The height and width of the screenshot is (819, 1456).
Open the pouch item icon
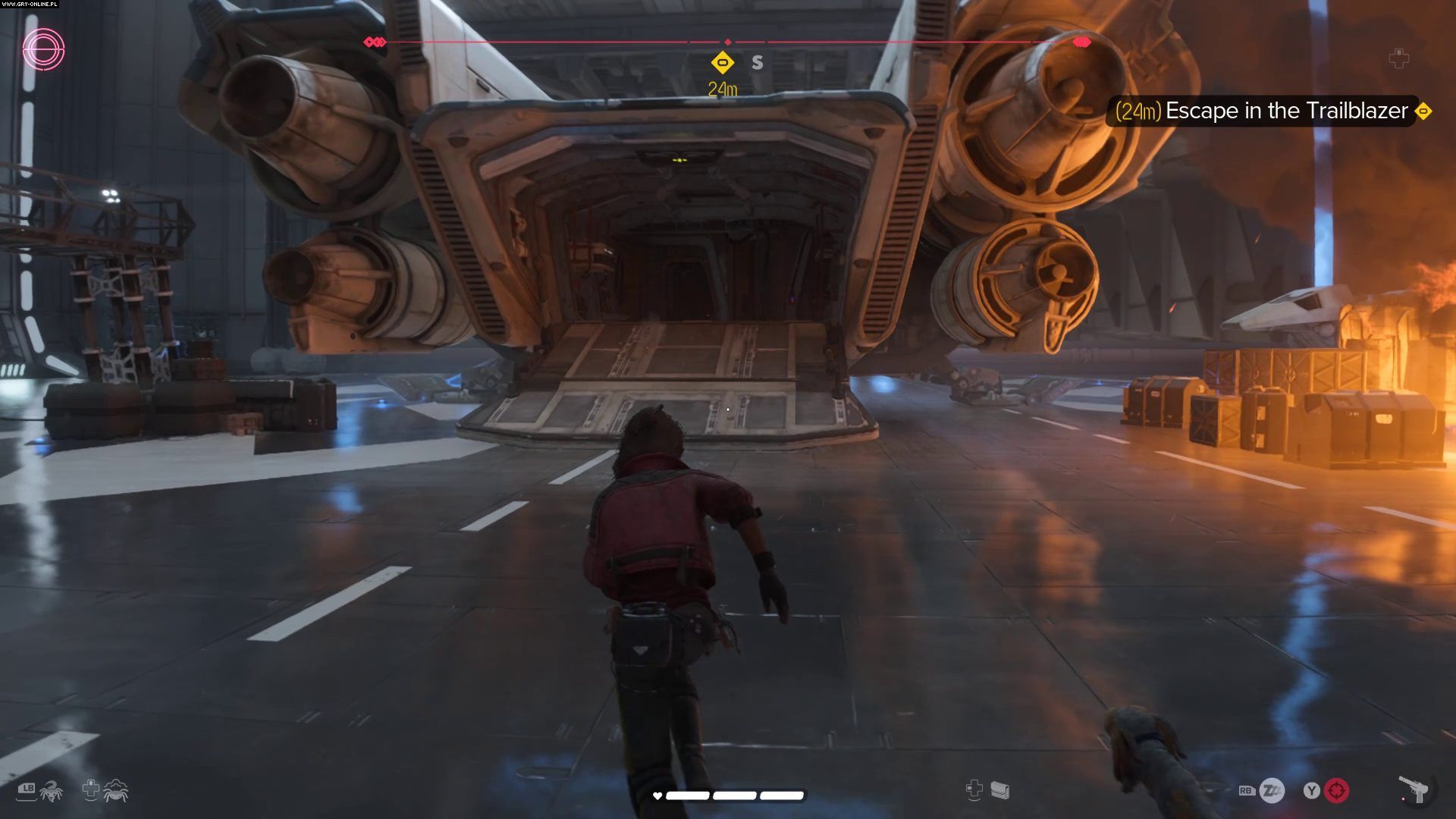pos(1000,790)
